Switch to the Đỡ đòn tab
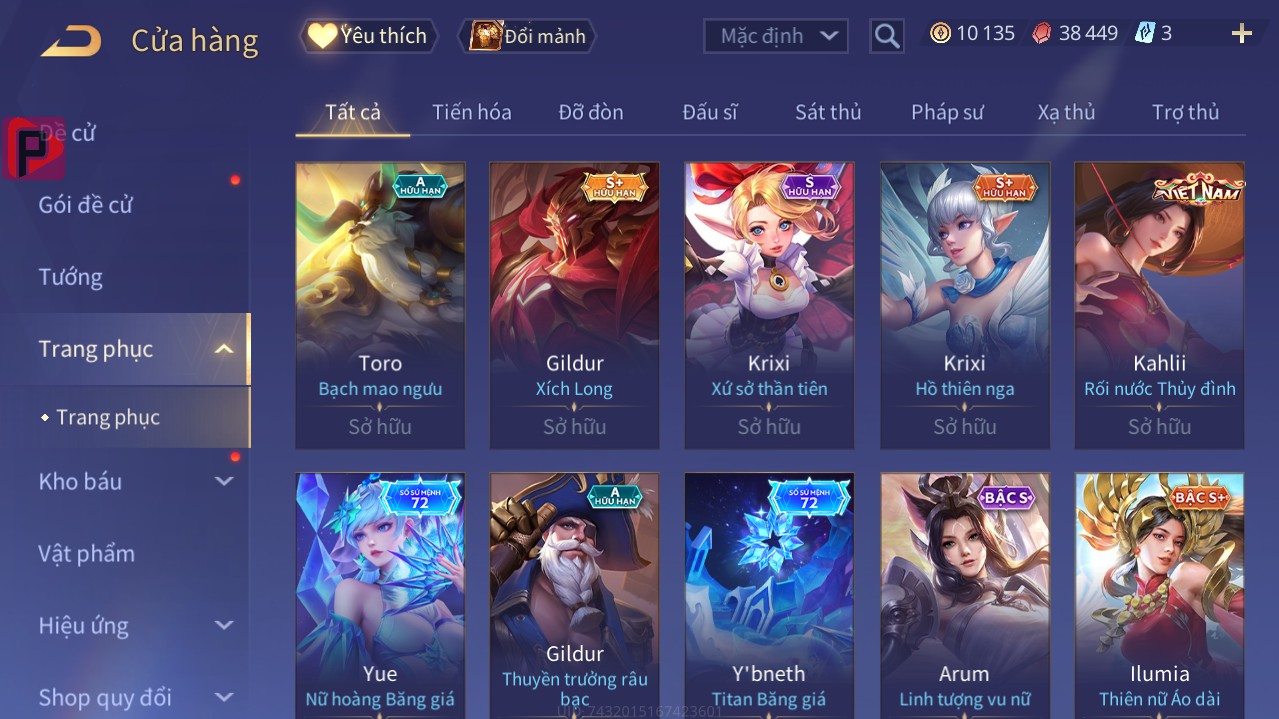Screen dimensions: 1279x719 click(590, 112)
